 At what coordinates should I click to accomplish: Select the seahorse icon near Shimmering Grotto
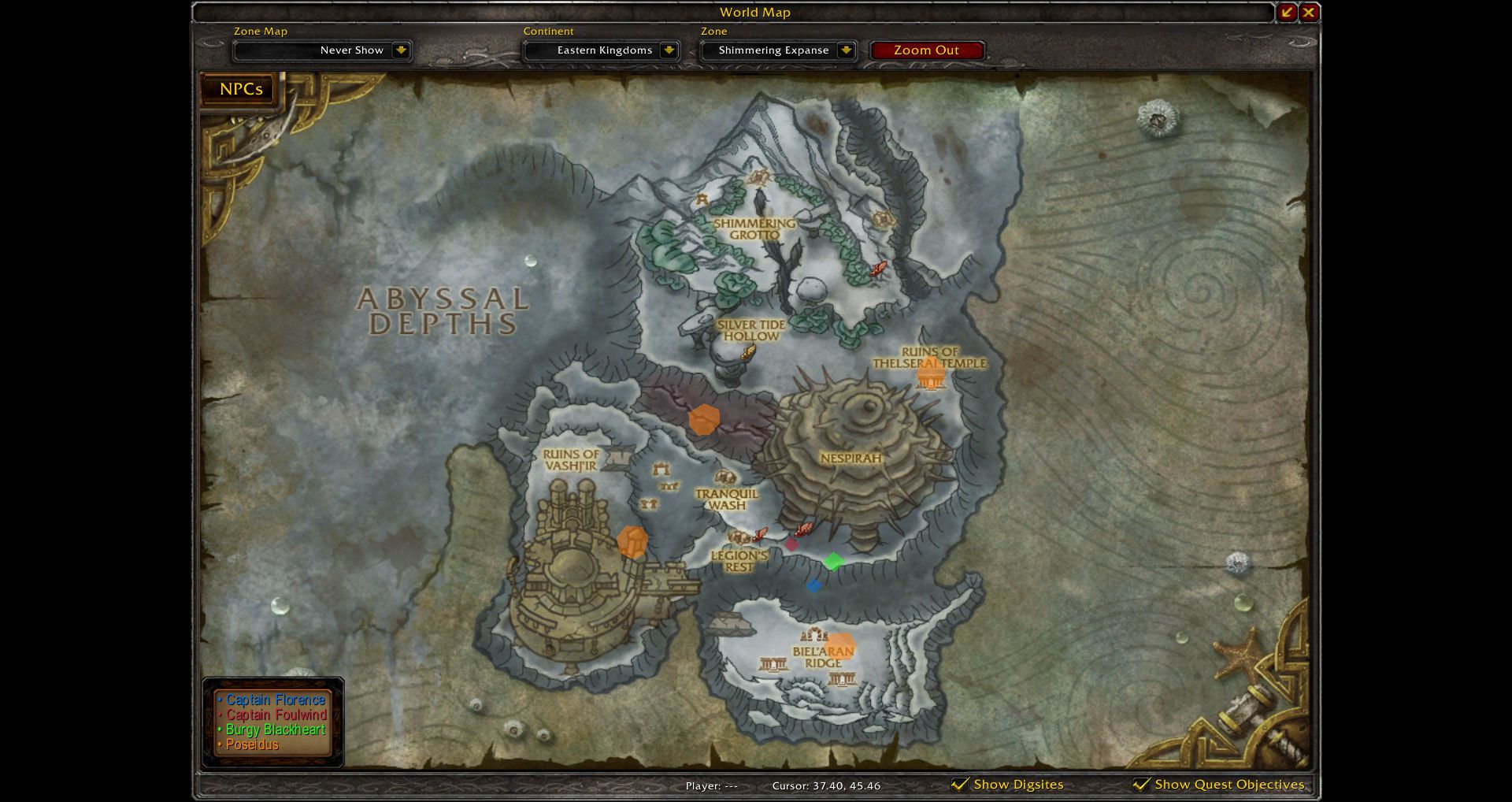(879, 268)
